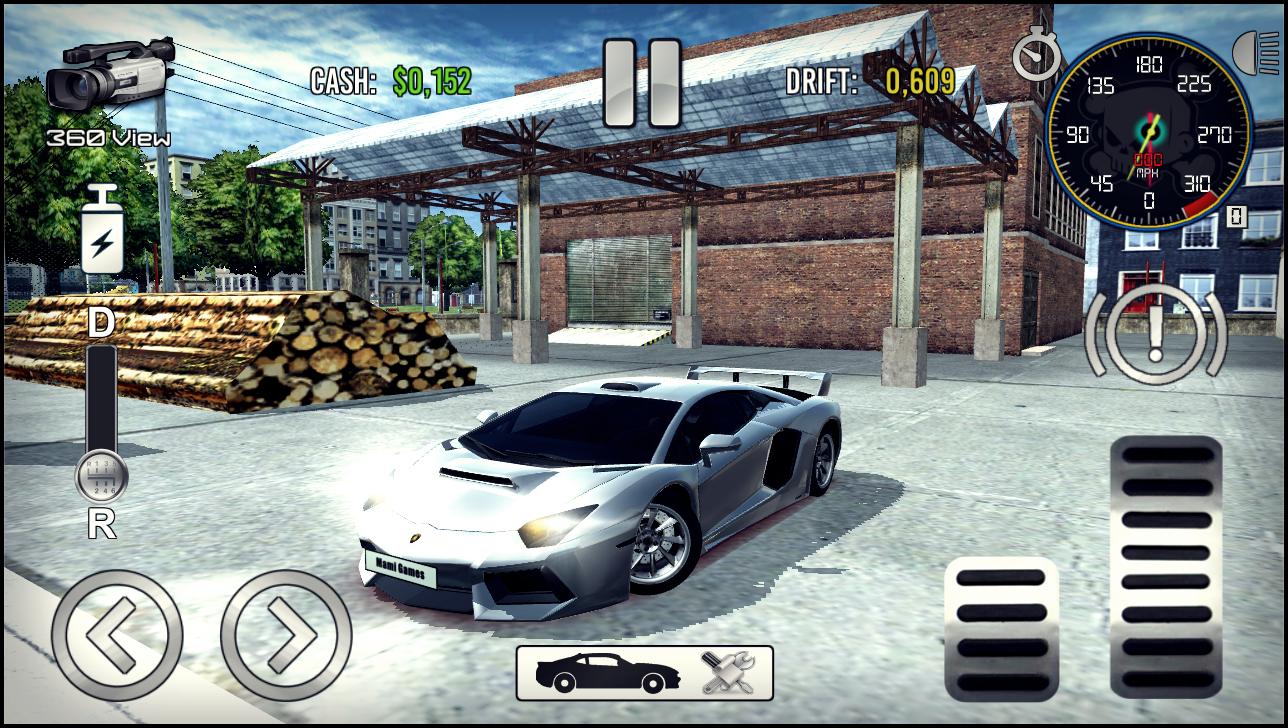
Task: Click the gear shifter knob
Action: [x=101, y=477]
